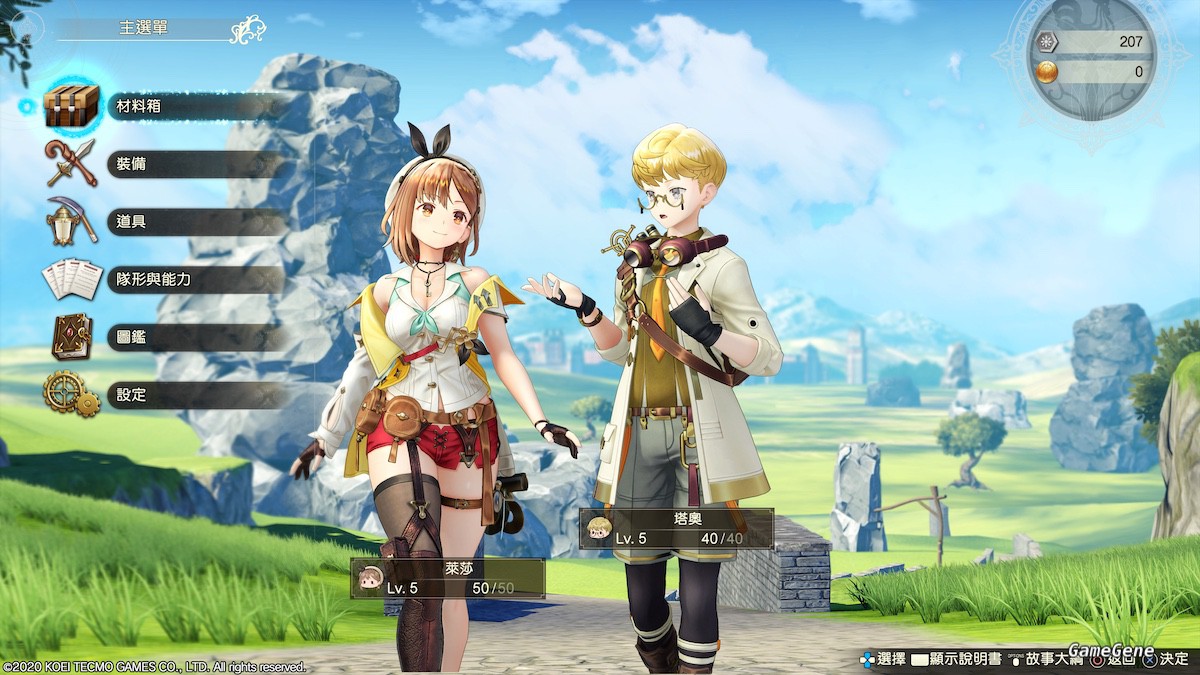Select 塔奧's character status panel
This screenshot has width=1200, height=675.
coord(676,529)
